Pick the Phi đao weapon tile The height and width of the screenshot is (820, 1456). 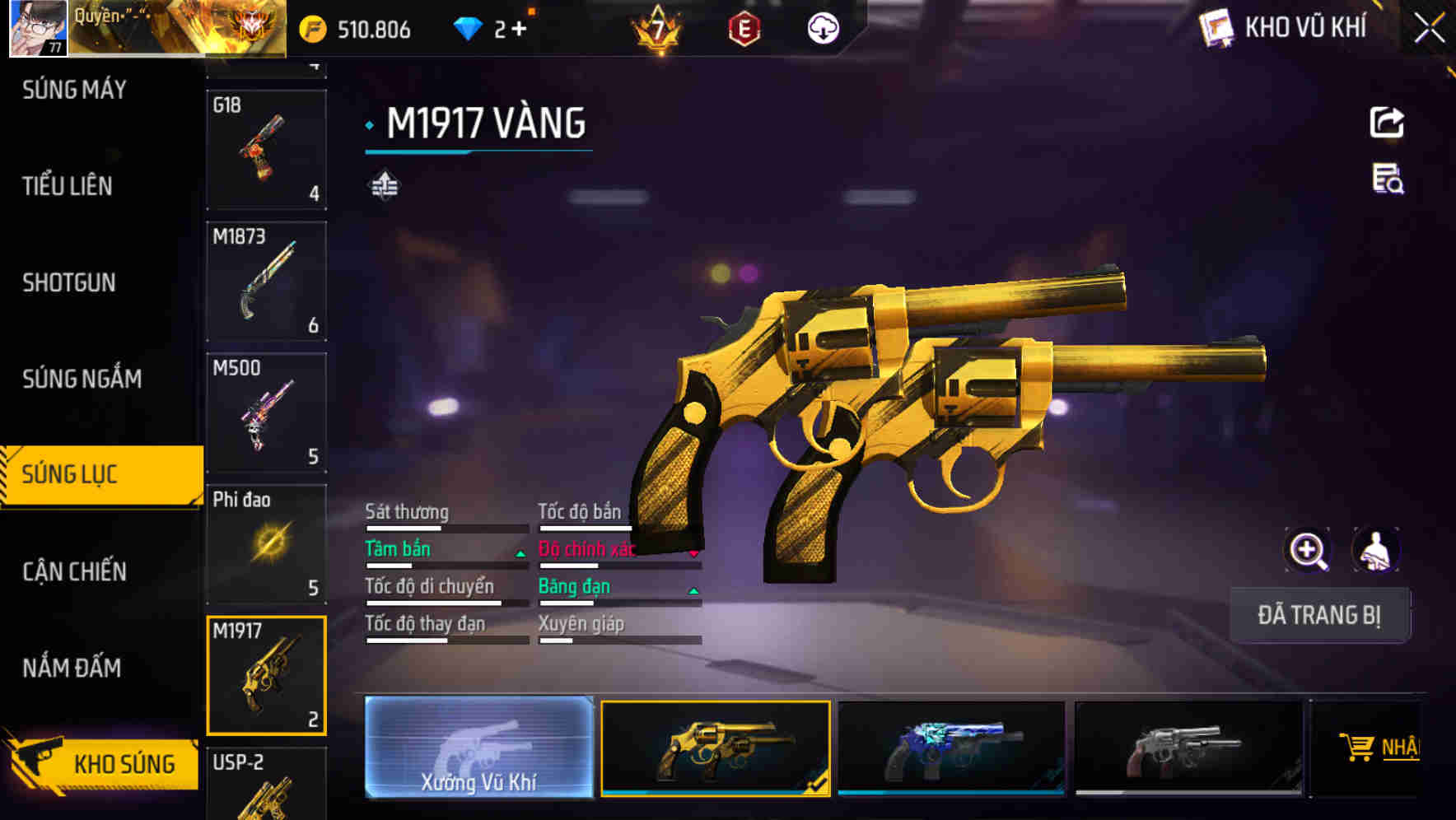coord(266,544)
